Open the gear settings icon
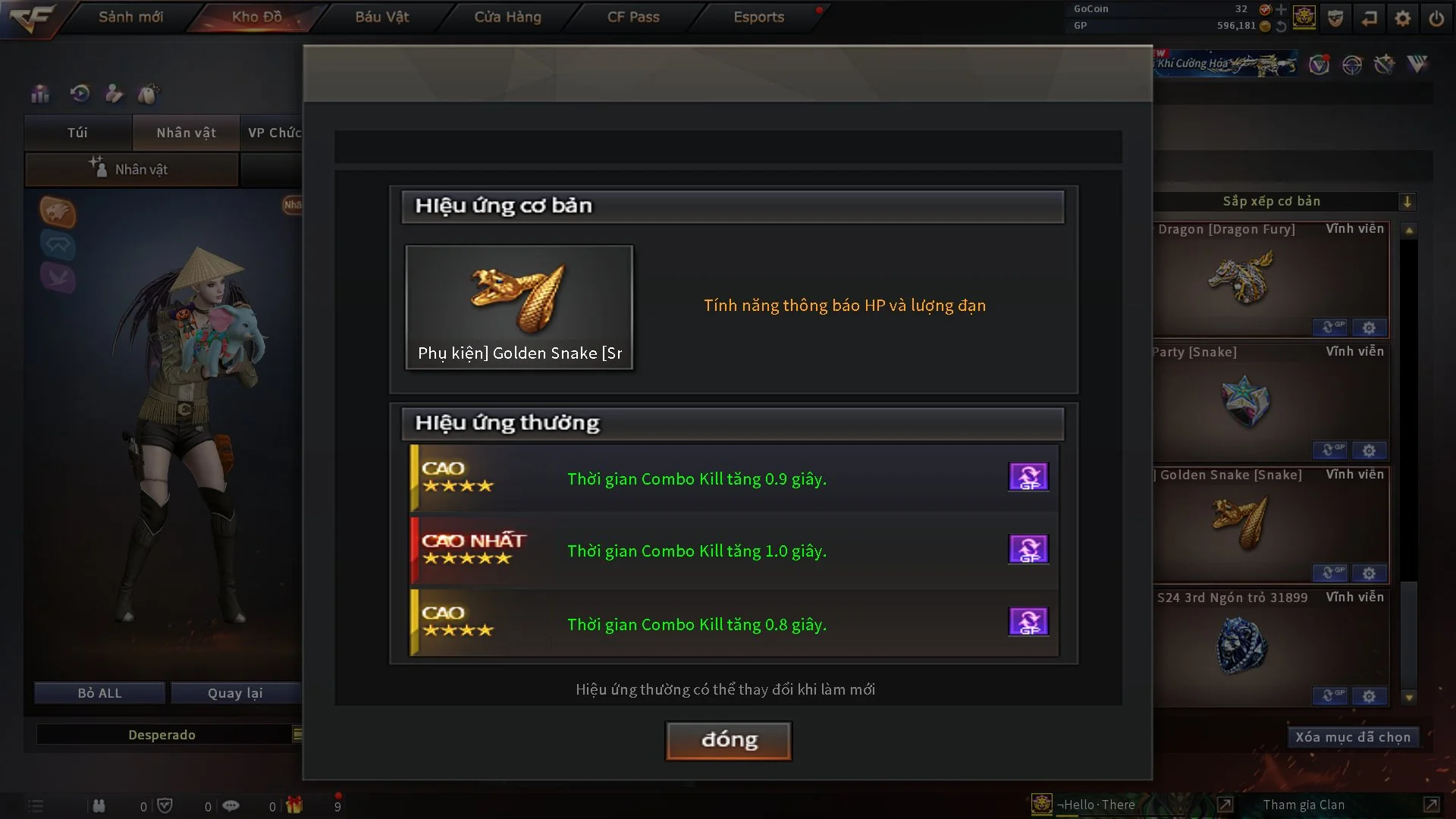 coord(1403,18)
